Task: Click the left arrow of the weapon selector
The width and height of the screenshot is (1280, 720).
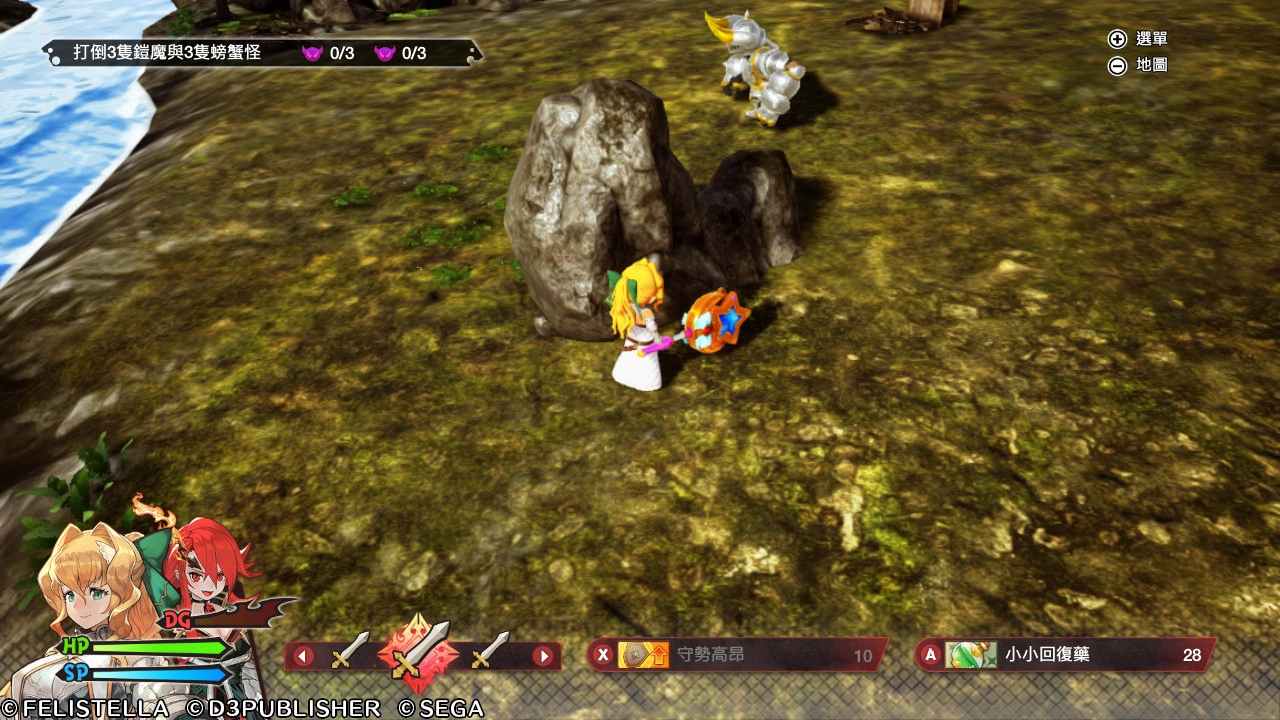Action: pos(303,657)
